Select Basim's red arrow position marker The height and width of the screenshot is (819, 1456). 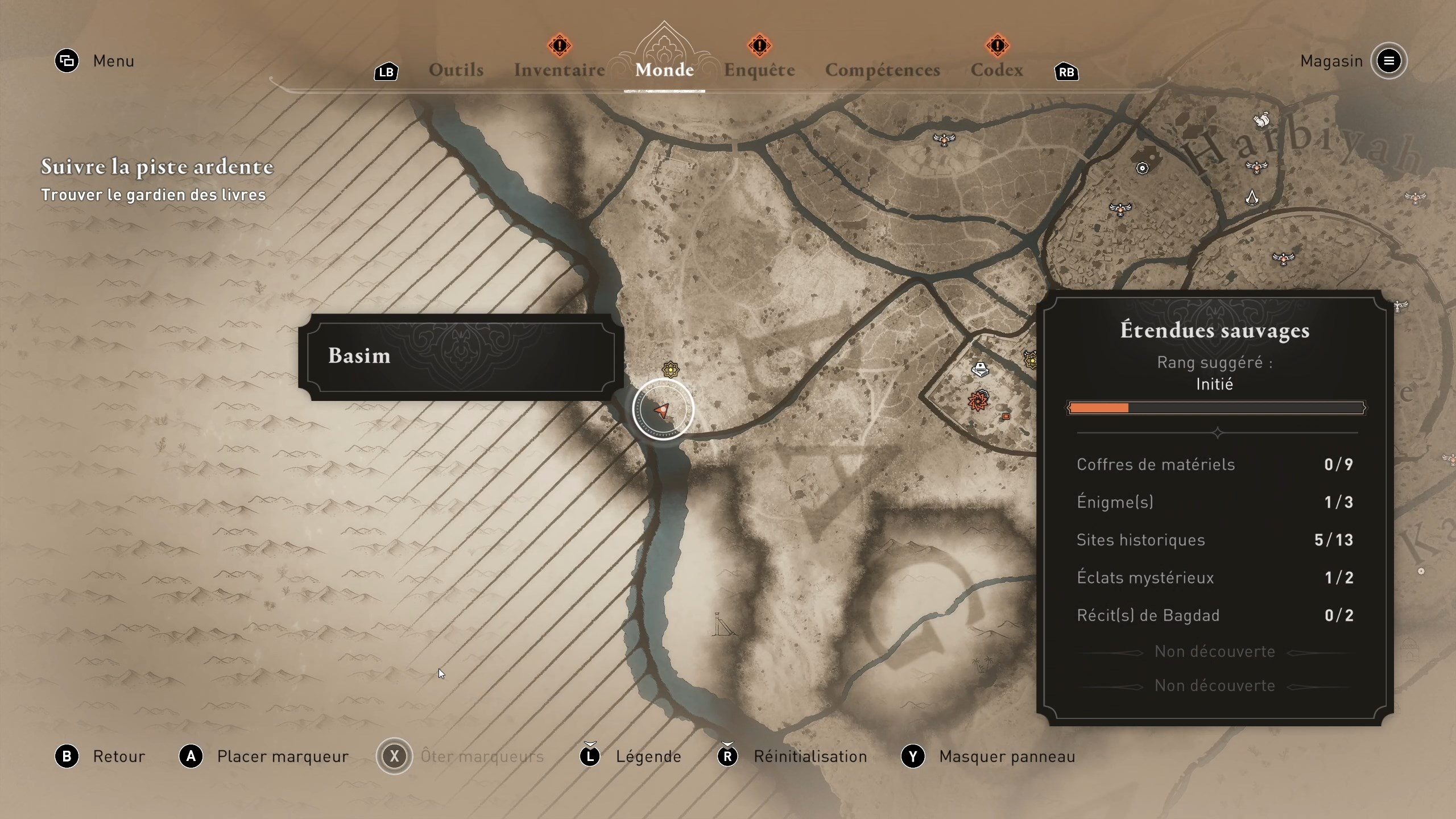point(662,410)
